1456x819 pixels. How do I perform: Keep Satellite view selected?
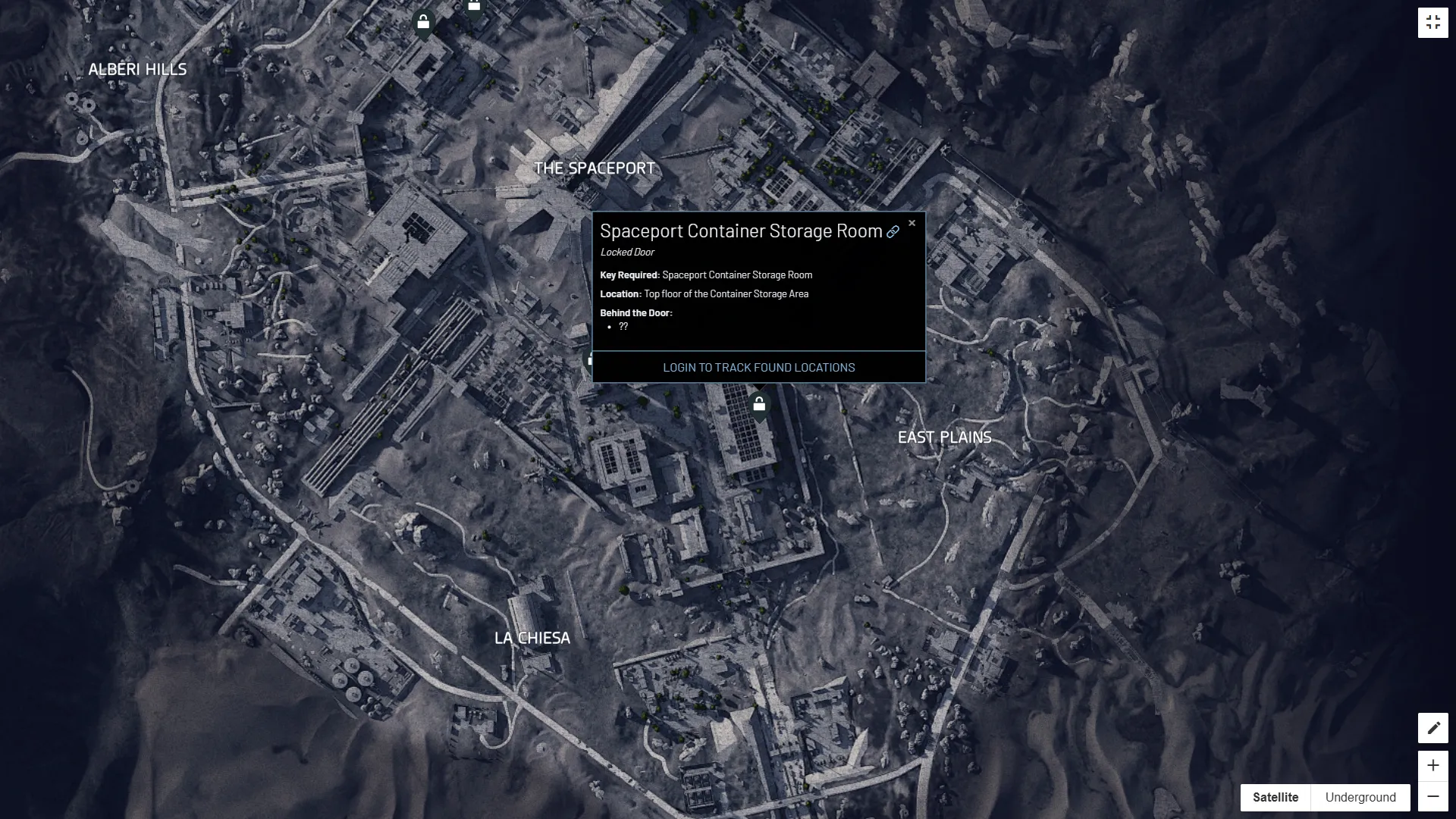click(1277, 797)
